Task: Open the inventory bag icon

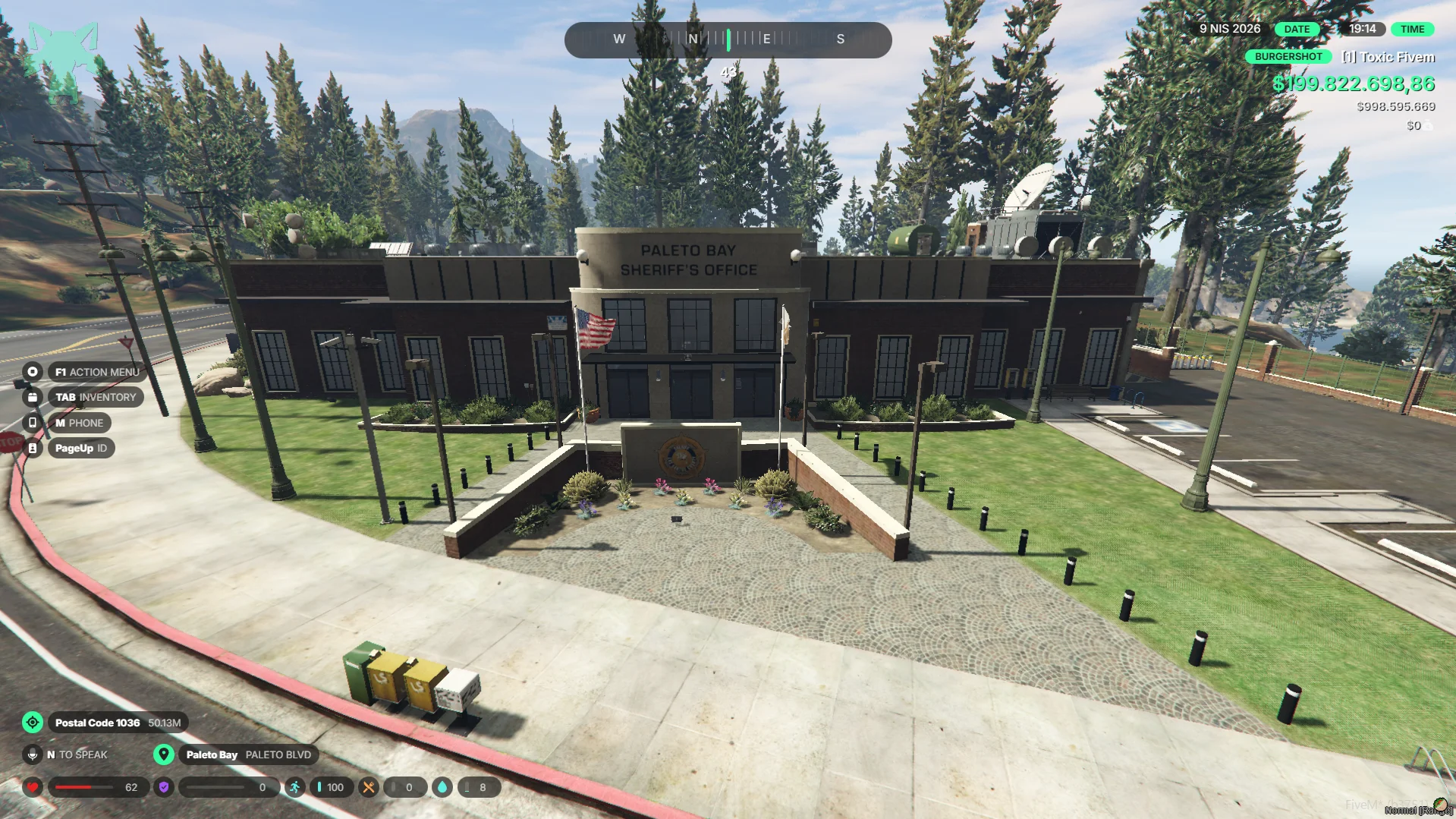Action: click(33, 397)
